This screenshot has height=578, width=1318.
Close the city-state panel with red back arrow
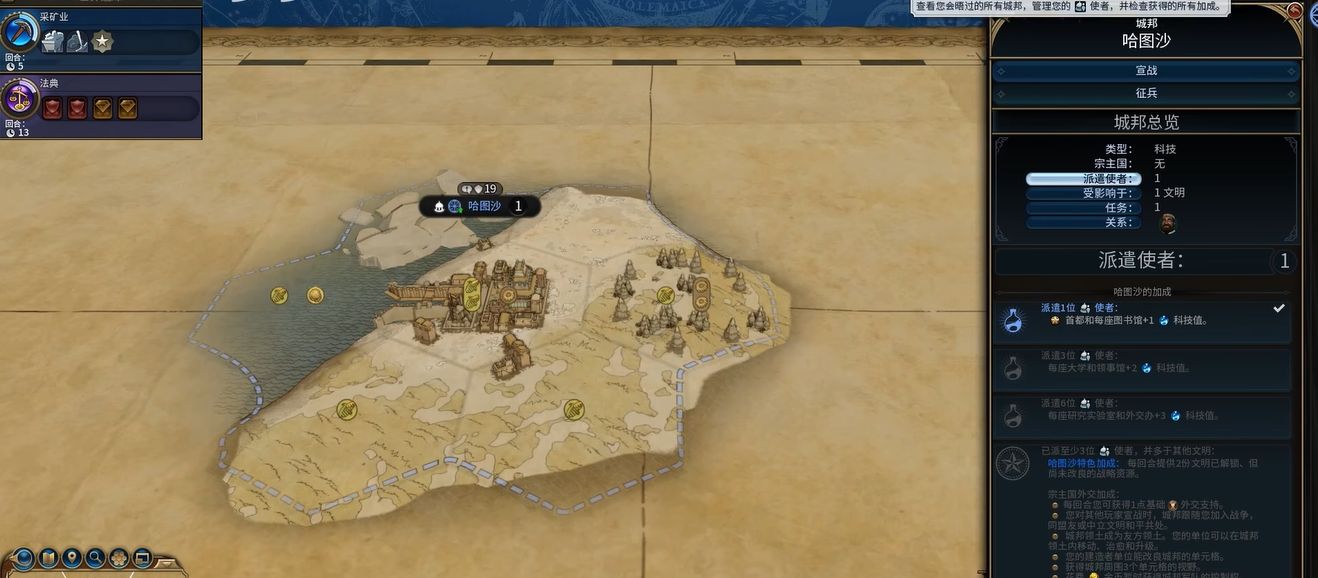[1295, 11]
